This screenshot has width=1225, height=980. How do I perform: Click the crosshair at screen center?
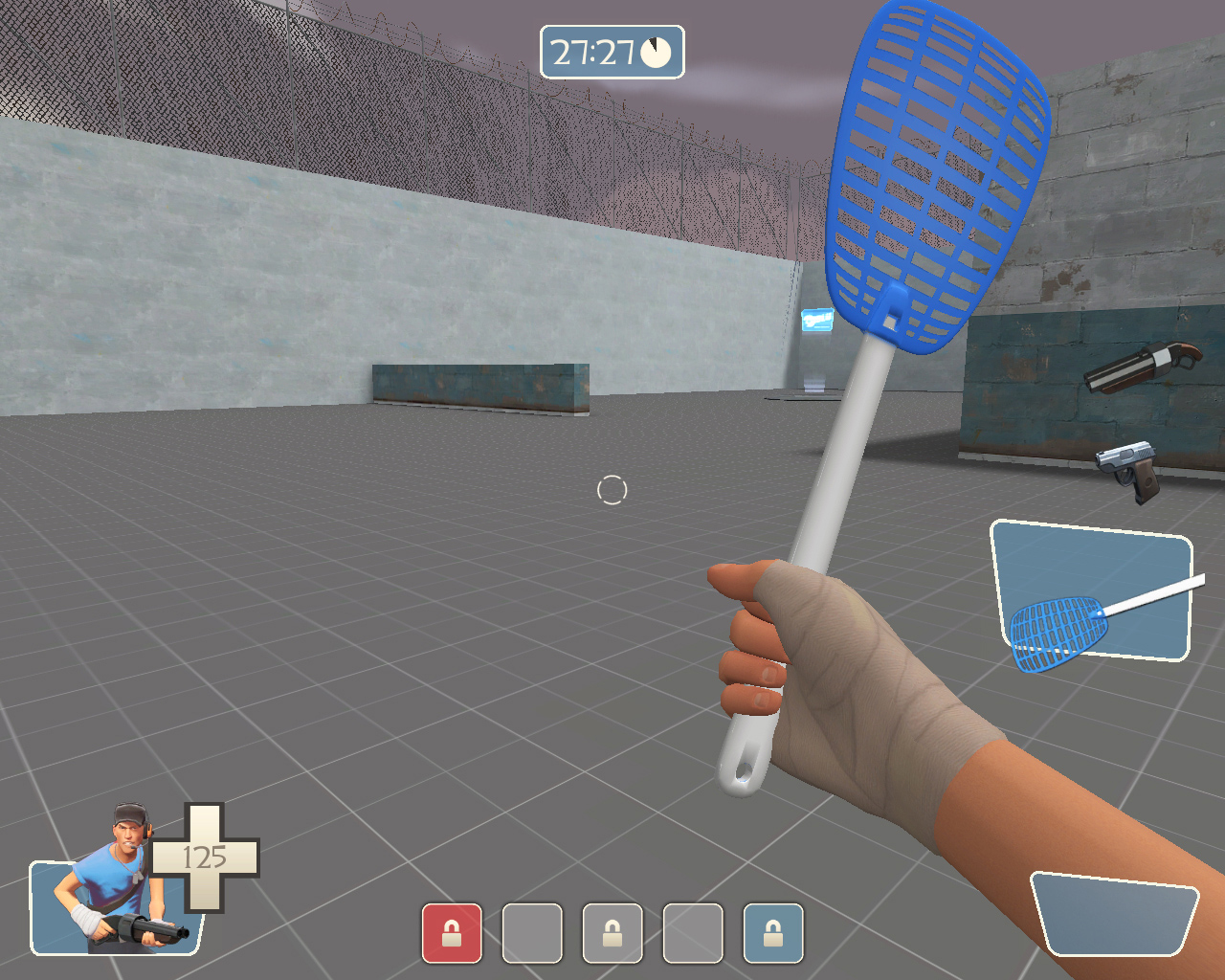(x=612, y=490)
